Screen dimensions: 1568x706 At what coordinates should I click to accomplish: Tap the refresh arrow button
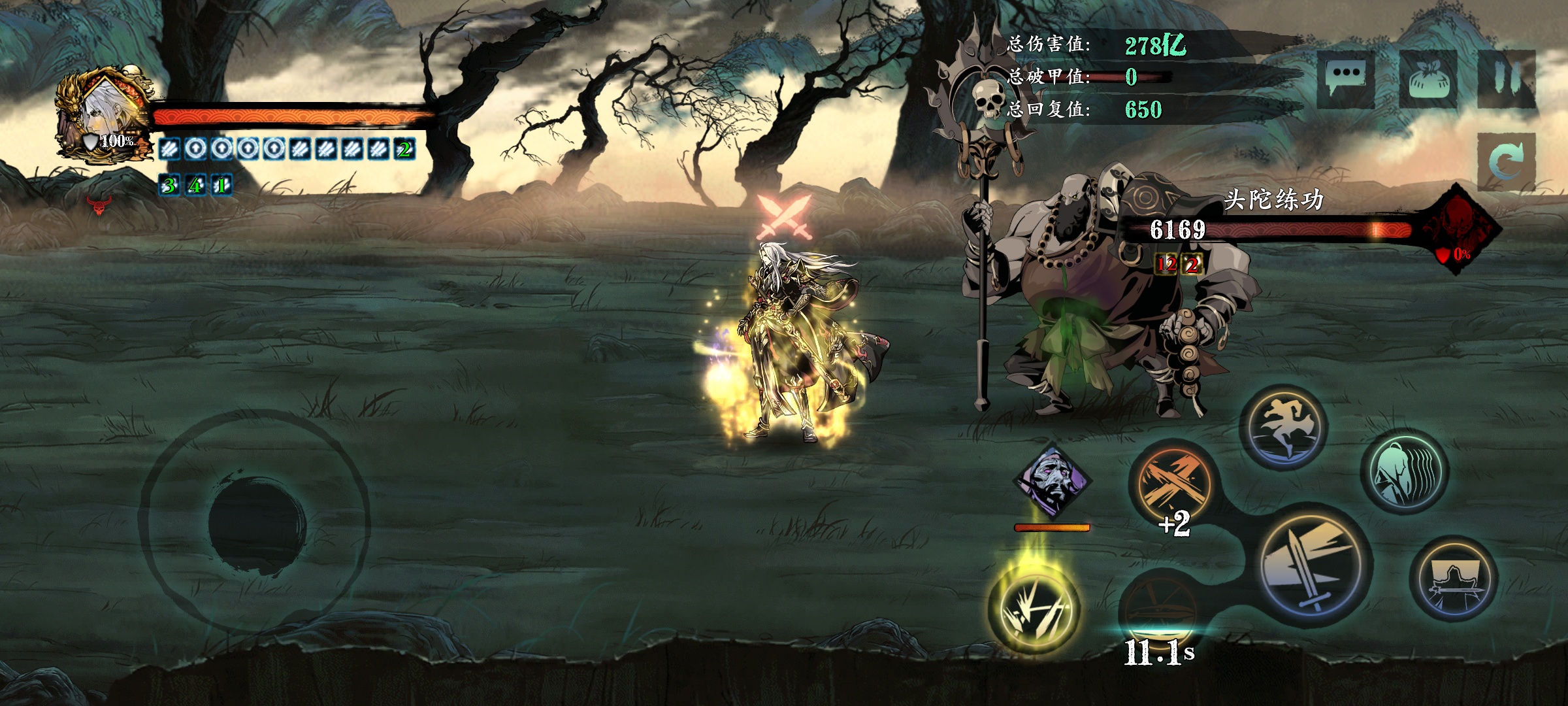(x=1505, y=161)
